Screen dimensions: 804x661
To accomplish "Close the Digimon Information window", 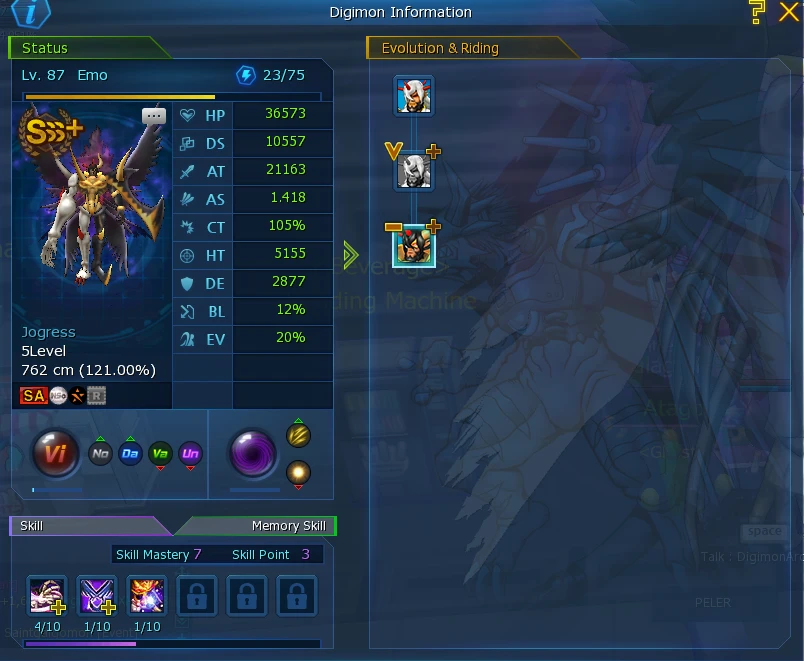I will [787, 11].
